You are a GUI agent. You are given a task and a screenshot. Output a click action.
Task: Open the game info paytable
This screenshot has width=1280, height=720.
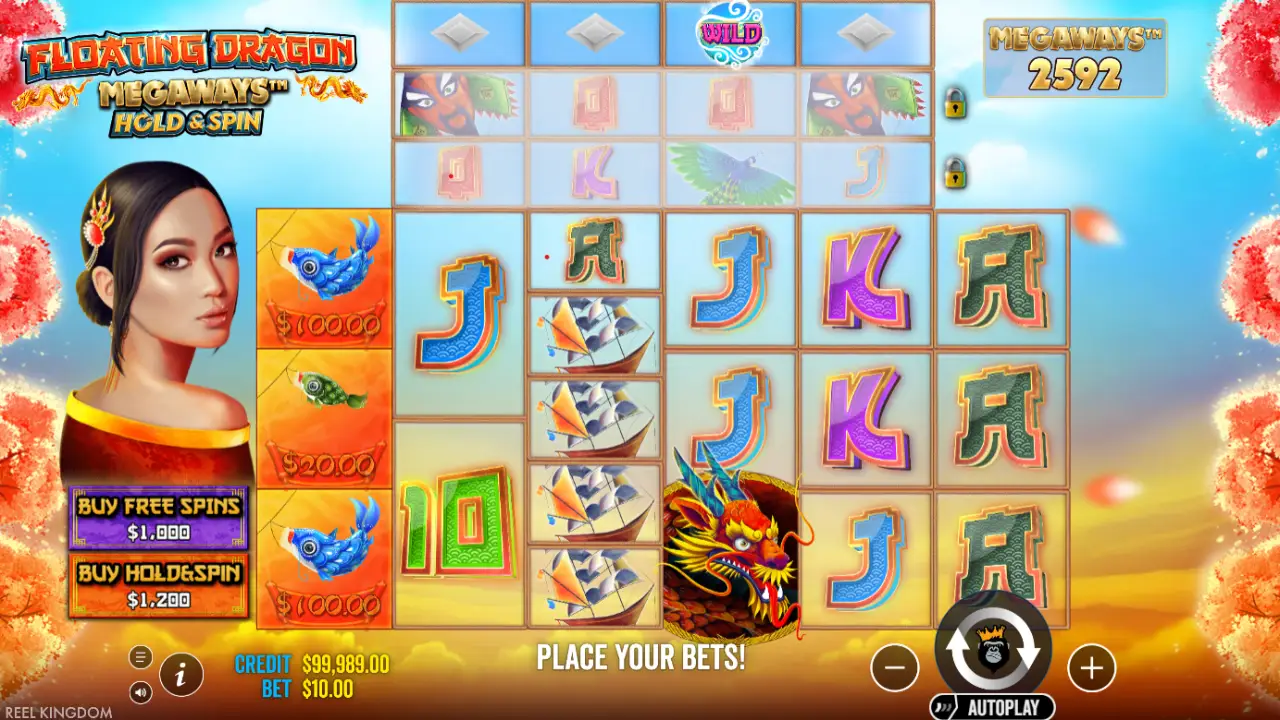pos(181,675)
